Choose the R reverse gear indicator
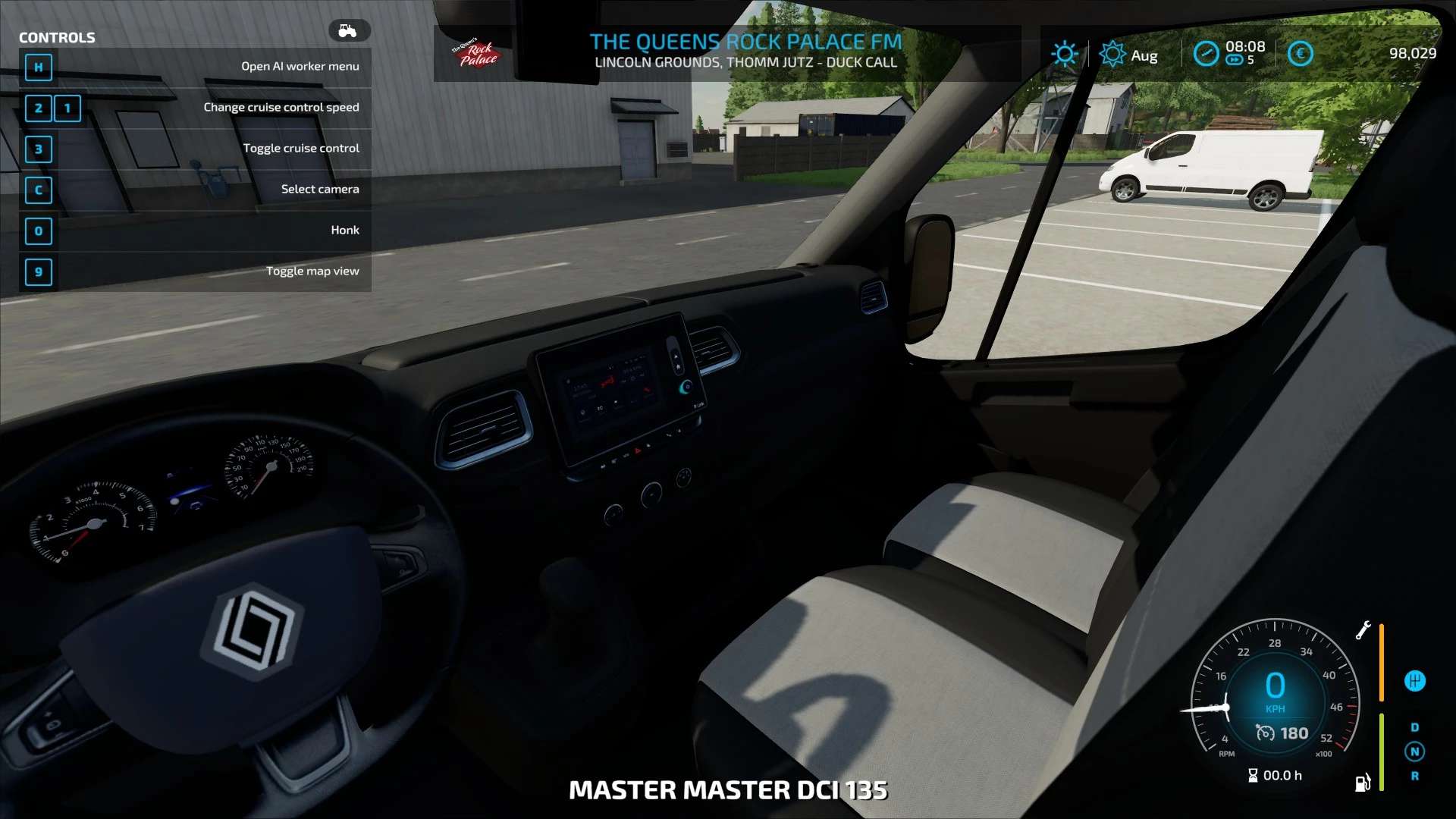The image size is (1456, 819). [x=1414, y=776]
